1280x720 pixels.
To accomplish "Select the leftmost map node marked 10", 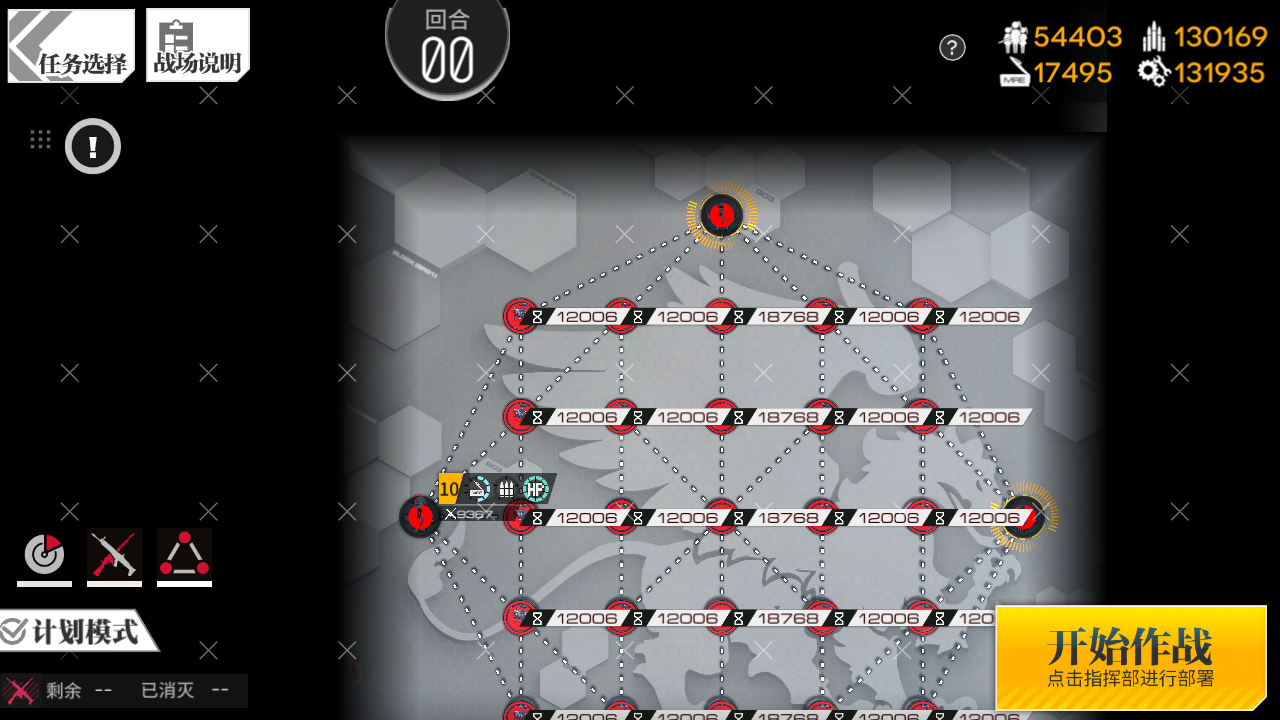I will (x=420, y=516).
